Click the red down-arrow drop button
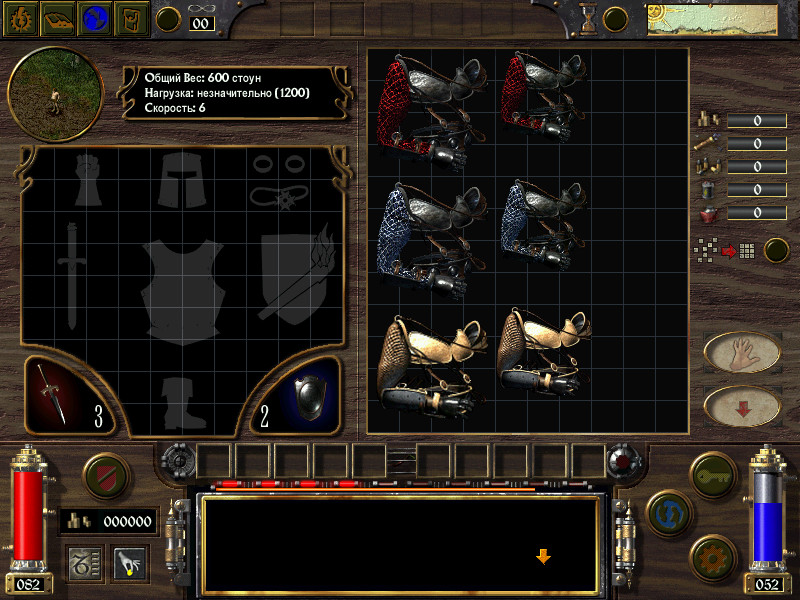 (742, 406)
